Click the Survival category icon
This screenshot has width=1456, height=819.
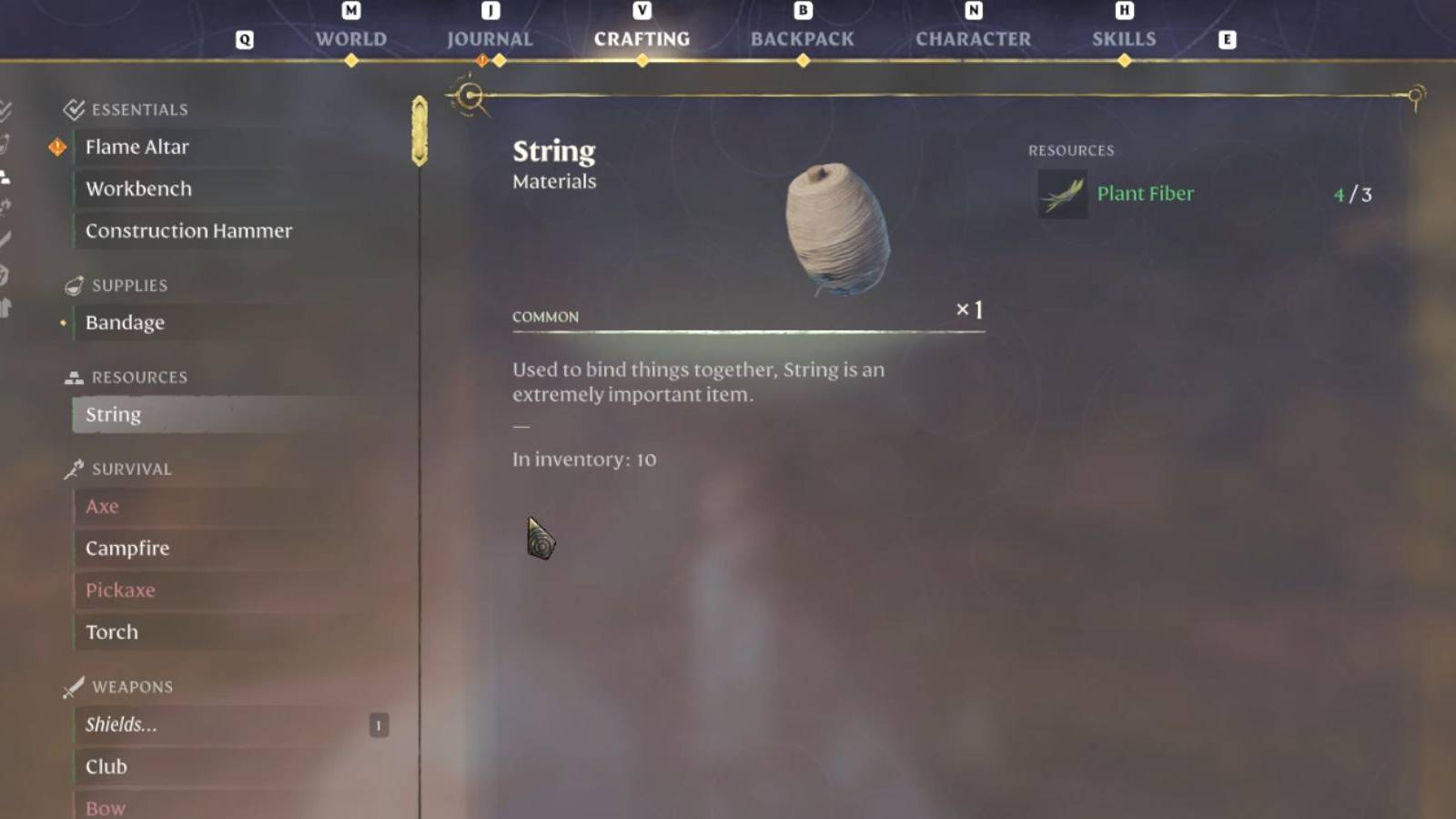point(72,468)
